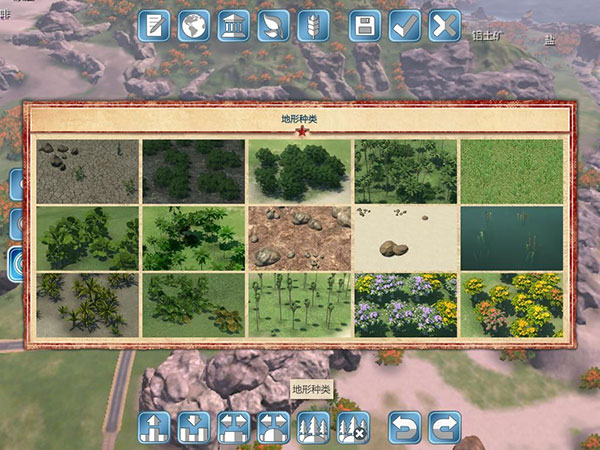Click the globe world settings icon

click(194, 25)
